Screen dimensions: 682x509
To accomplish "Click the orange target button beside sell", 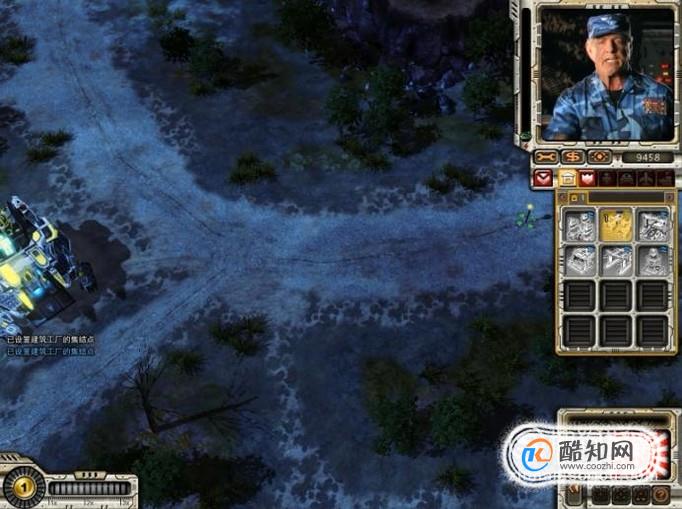I will (599, 157).
